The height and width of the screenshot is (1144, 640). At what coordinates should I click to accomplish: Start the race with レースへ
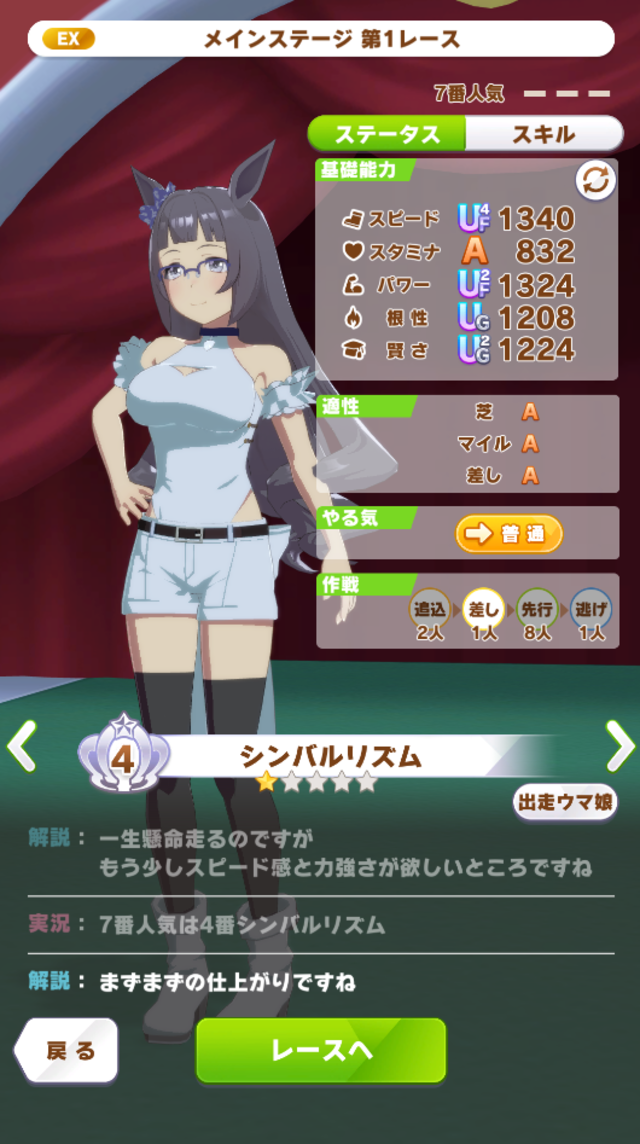(x=321, y=1050)
